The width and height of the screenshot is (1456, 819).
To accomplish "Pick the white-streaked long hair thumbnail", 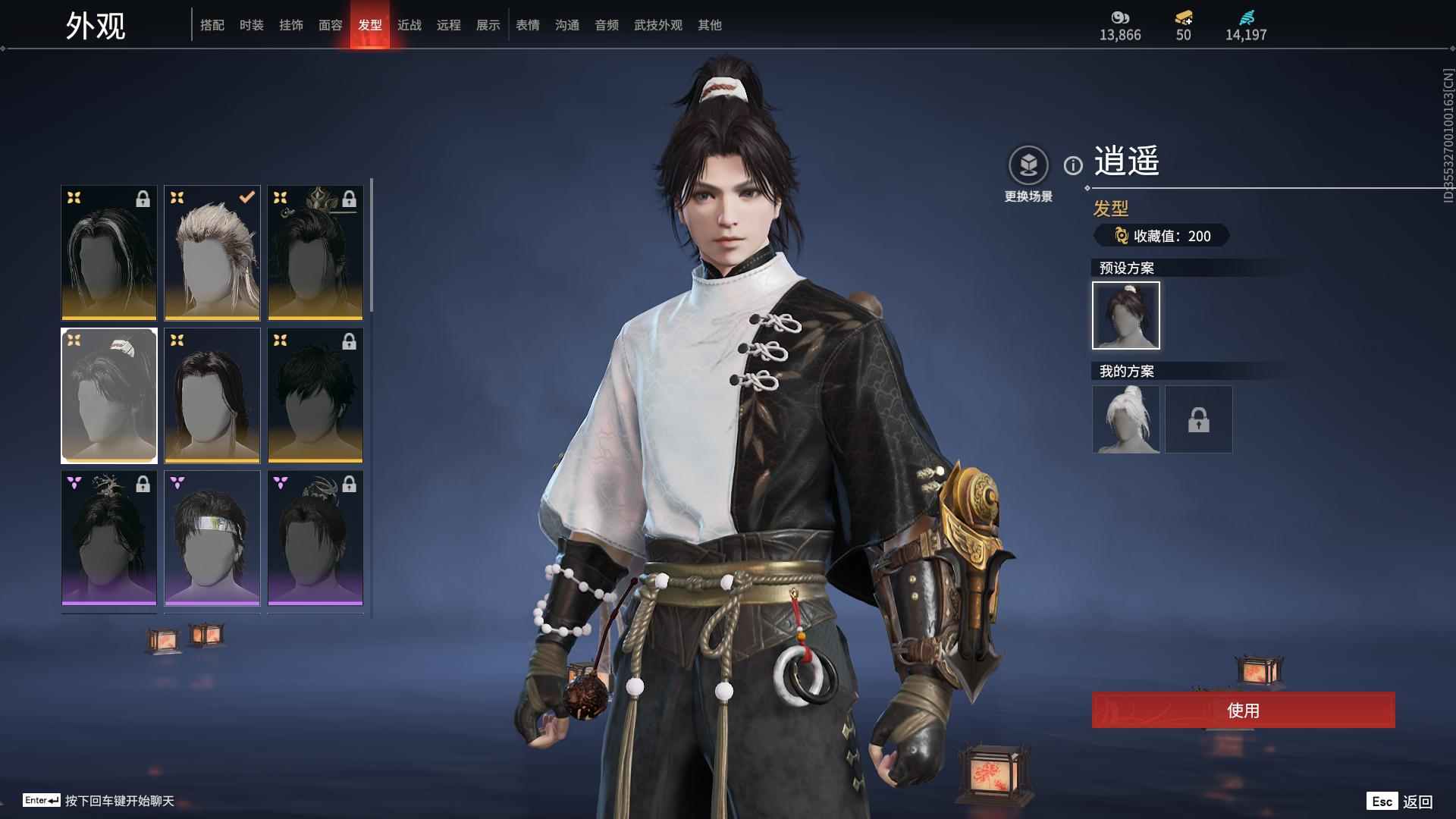I will point(109,253).
